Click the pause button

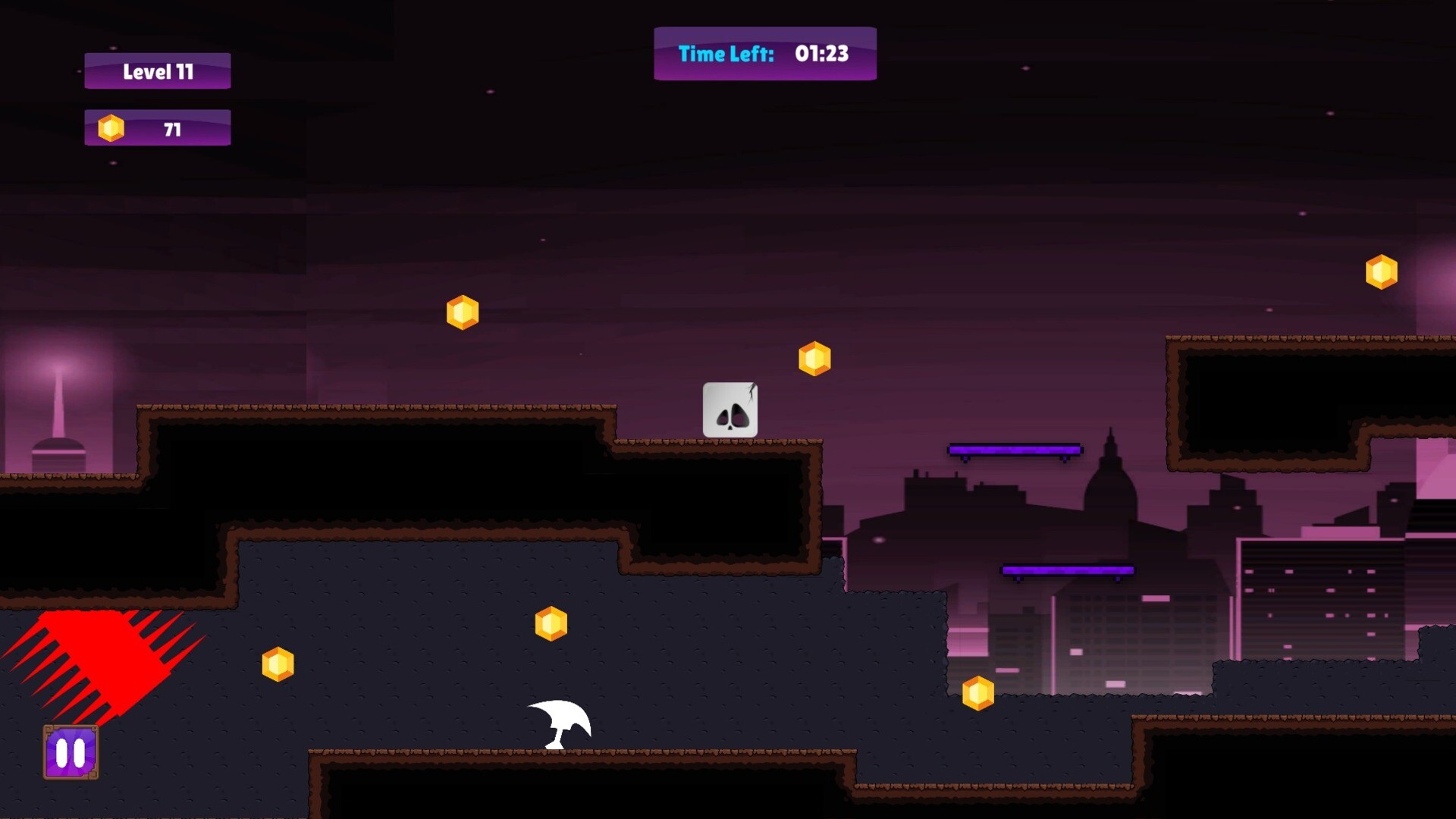(x=71, y=753)
